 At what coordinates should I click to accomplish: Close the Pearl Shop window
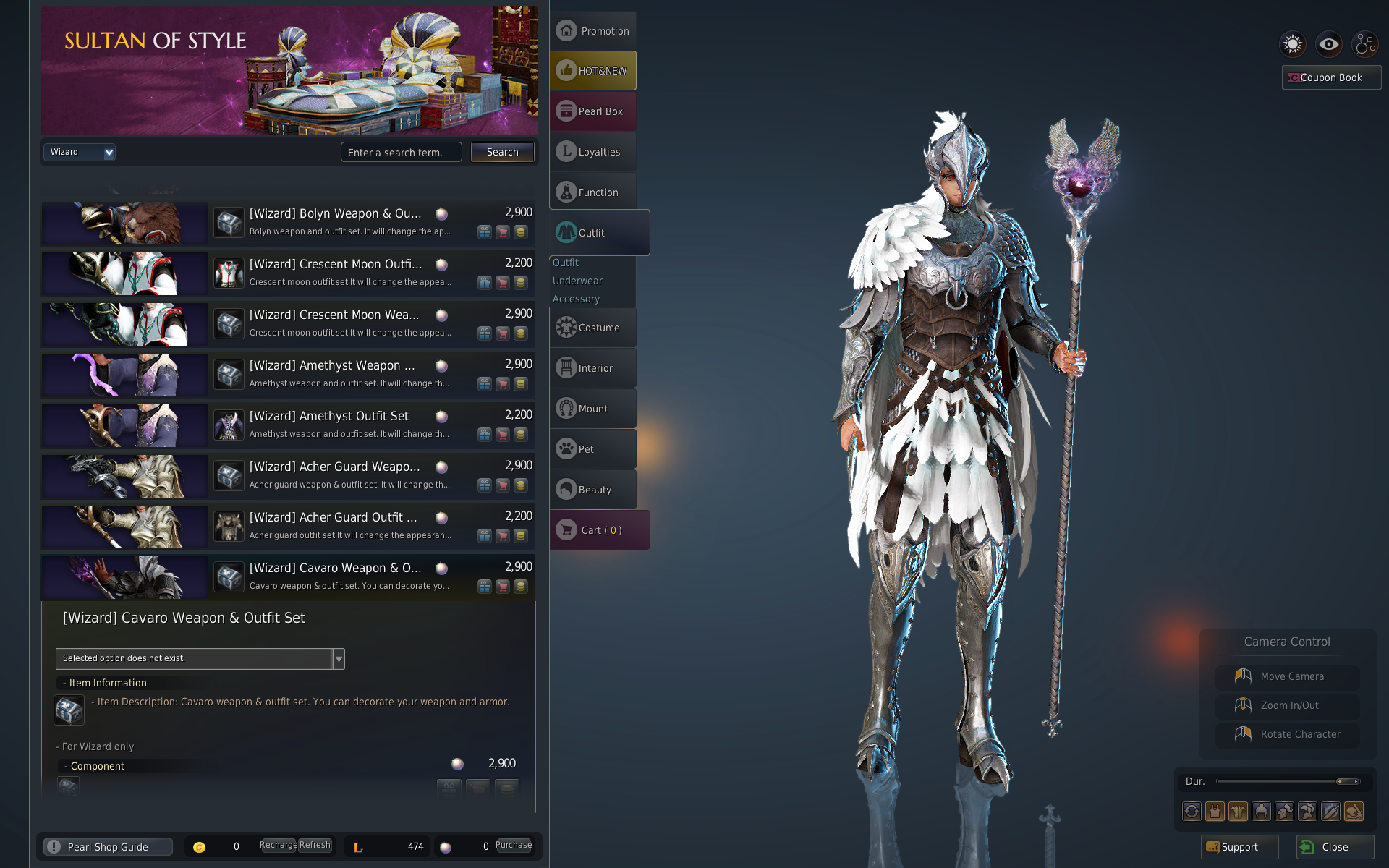point(1334,847)
